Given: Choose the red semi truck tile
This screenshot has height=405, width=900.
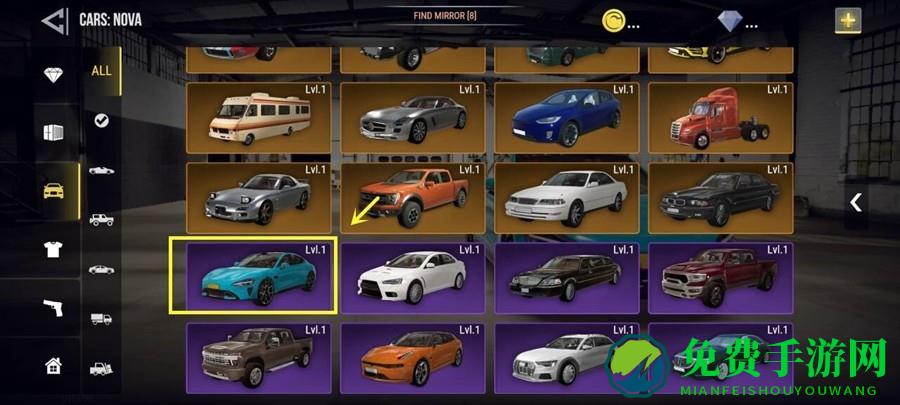Looking at the screenshot, I should (720, 117).
